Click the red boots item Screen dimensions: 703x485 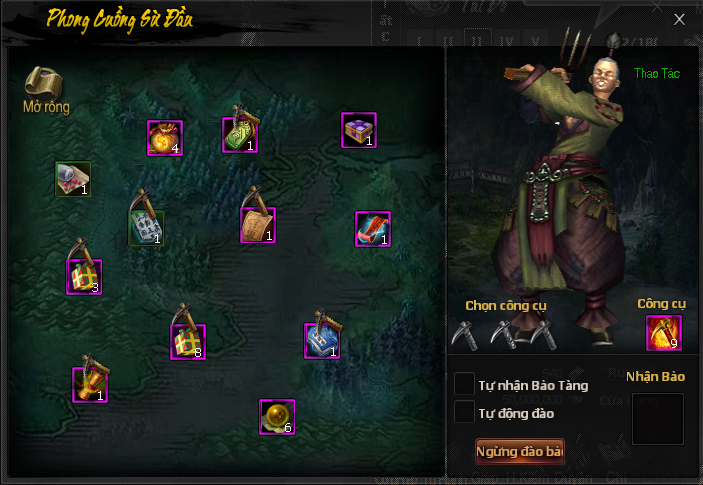click(372, 229)
